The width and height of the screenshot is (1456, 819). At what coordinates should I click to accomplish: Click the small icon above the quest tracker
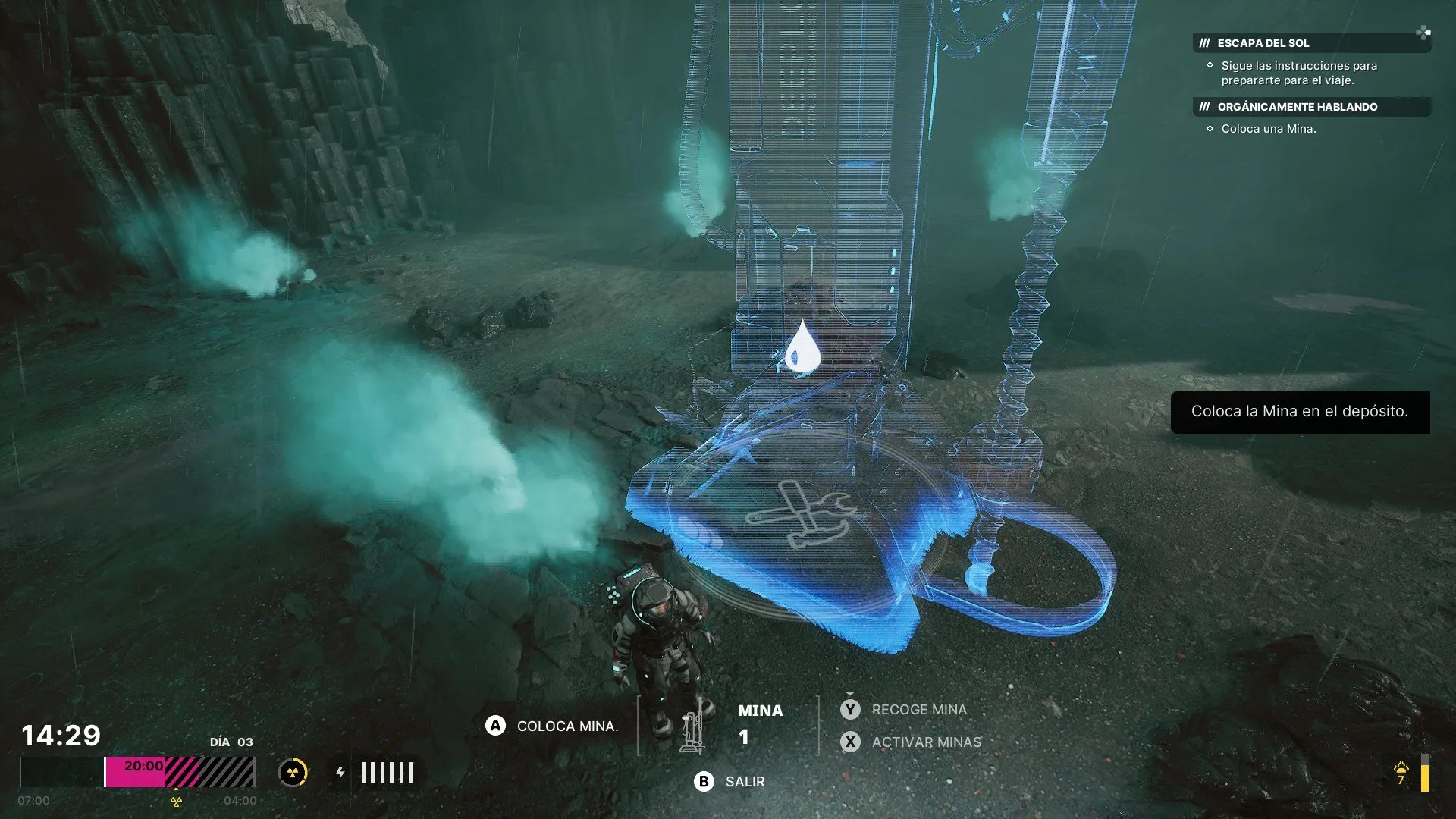point(1423,32)
